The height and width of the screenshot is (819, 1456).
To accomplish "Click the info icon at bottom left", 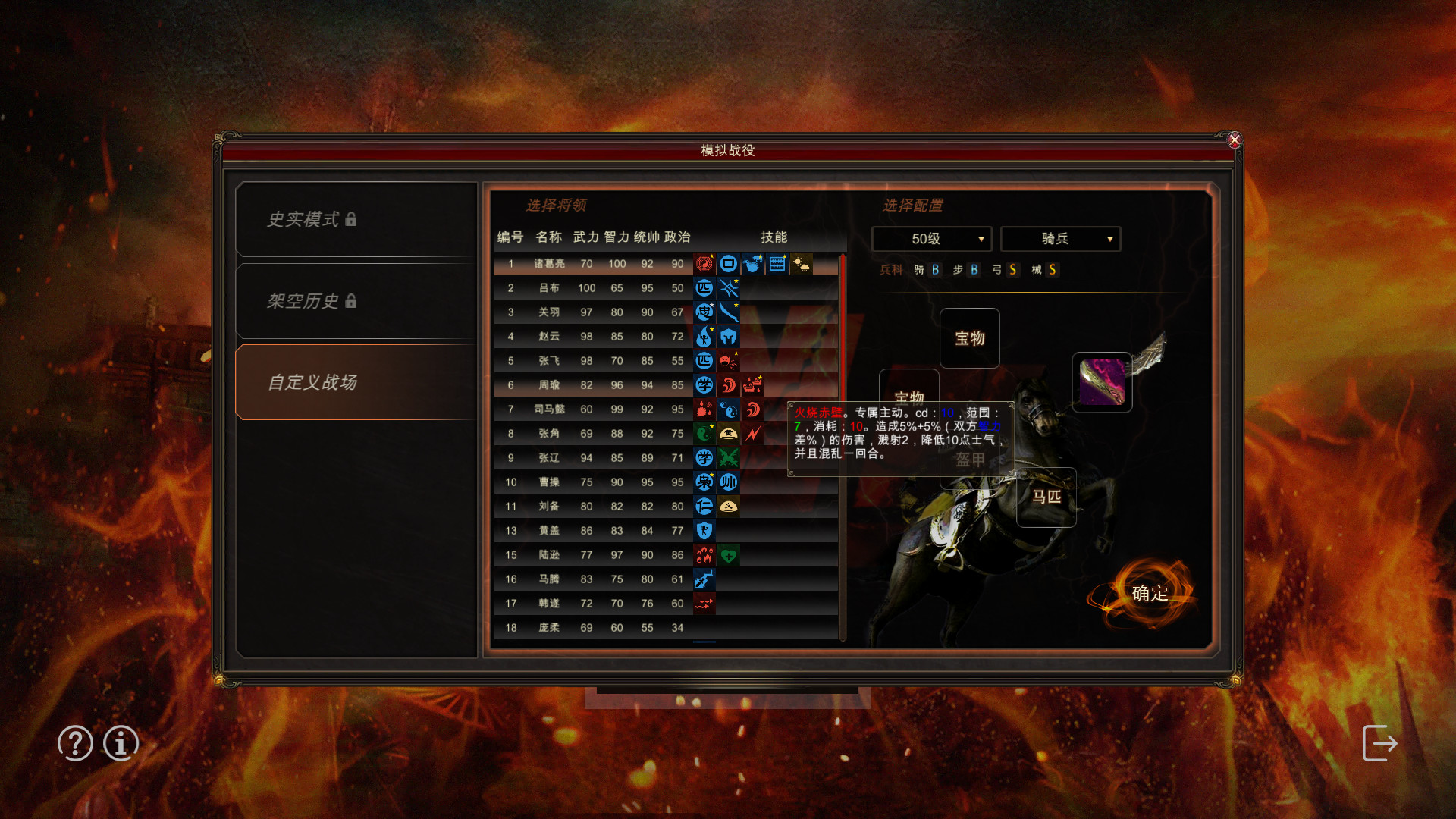I will 120,744.
